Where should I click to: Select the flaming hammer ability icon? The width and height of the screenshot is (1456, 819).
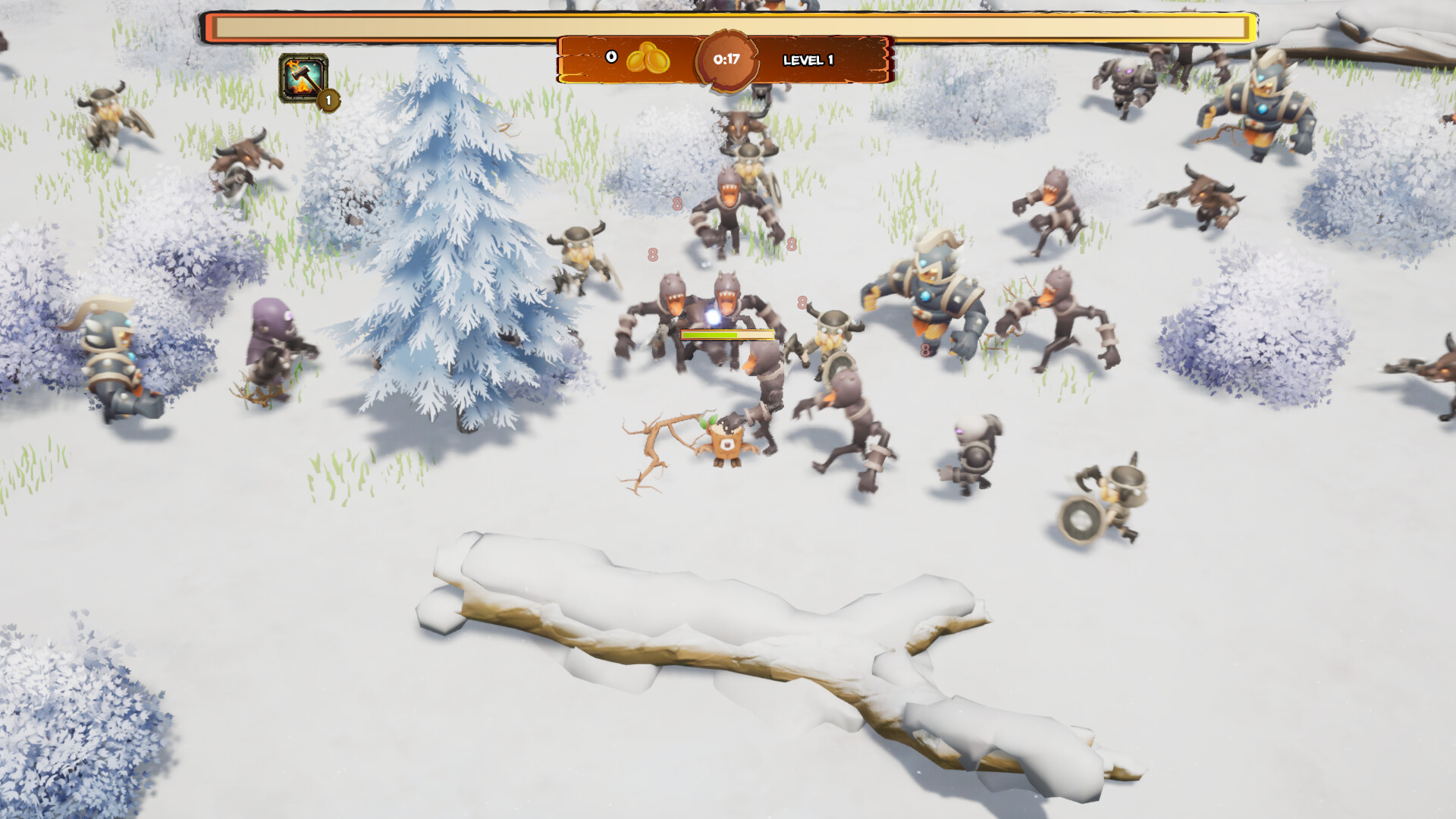[x=303, y=77]
